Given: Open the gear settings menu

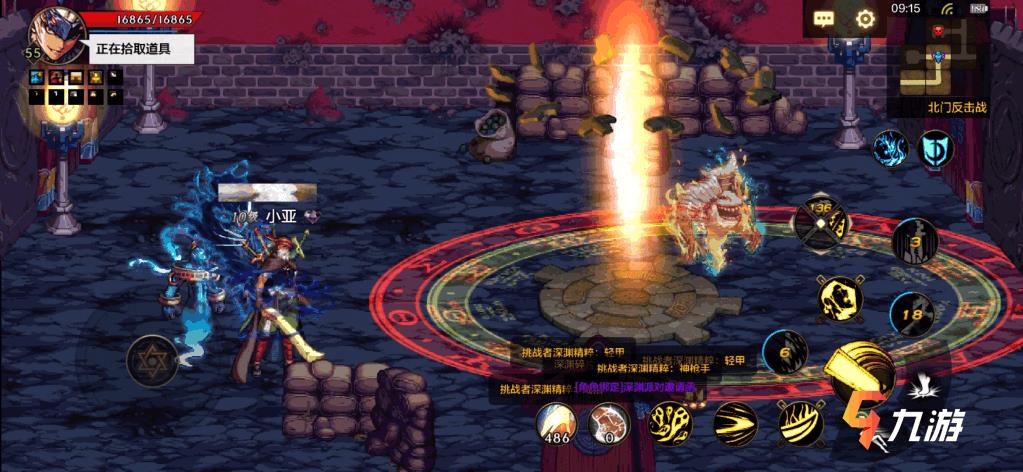Looking at the screenshot, I should click(865, 18).
